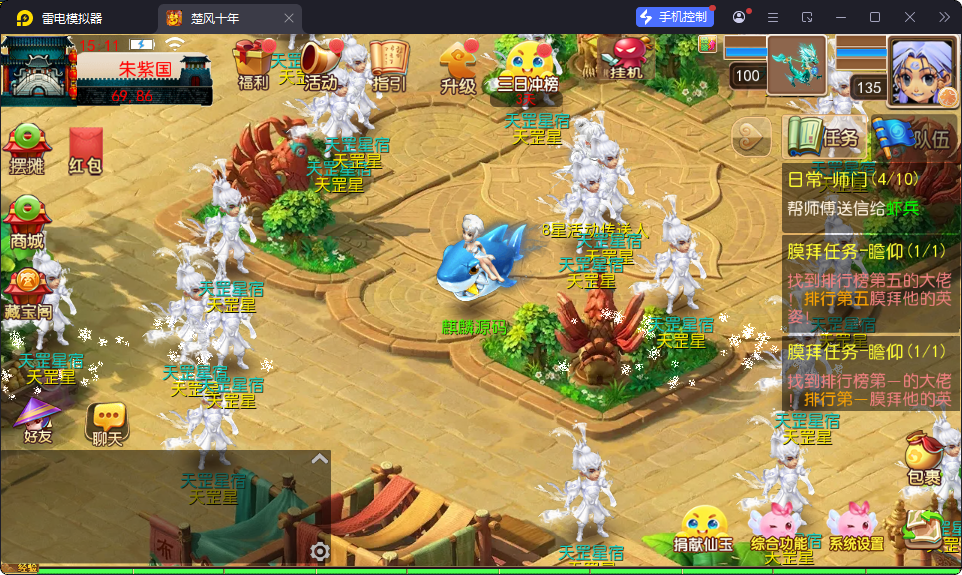This screenshot has width=962, height=575.
Task: Open the 商城 shop
Action: pyautogui.click(x=27, y=224)
